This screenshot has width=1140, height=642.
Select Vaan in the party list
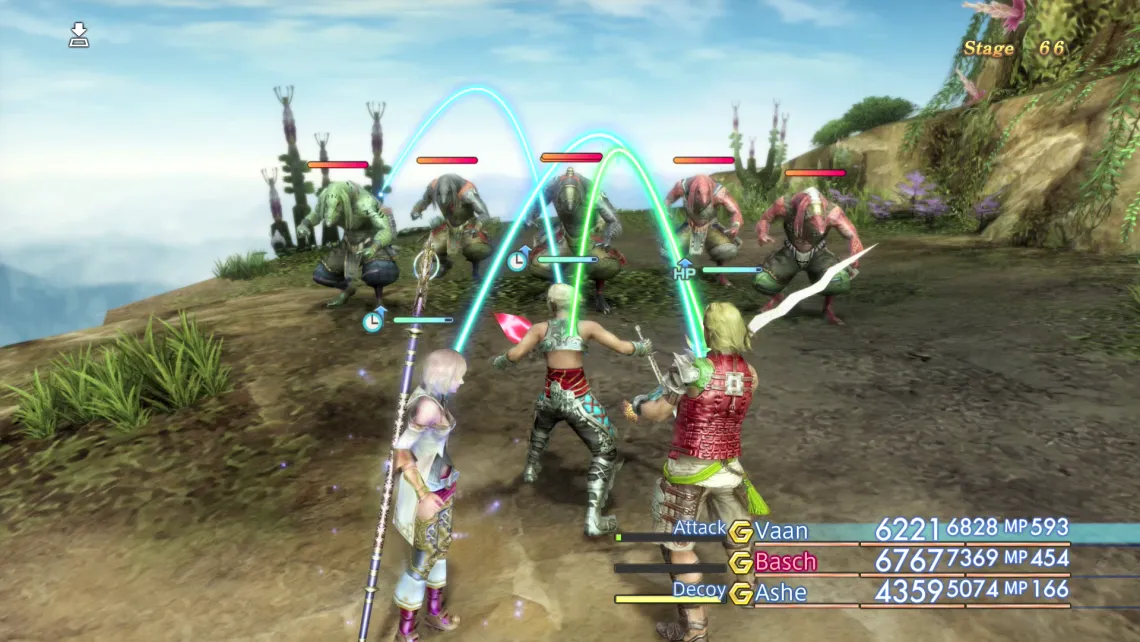click(x=781, y=531)
